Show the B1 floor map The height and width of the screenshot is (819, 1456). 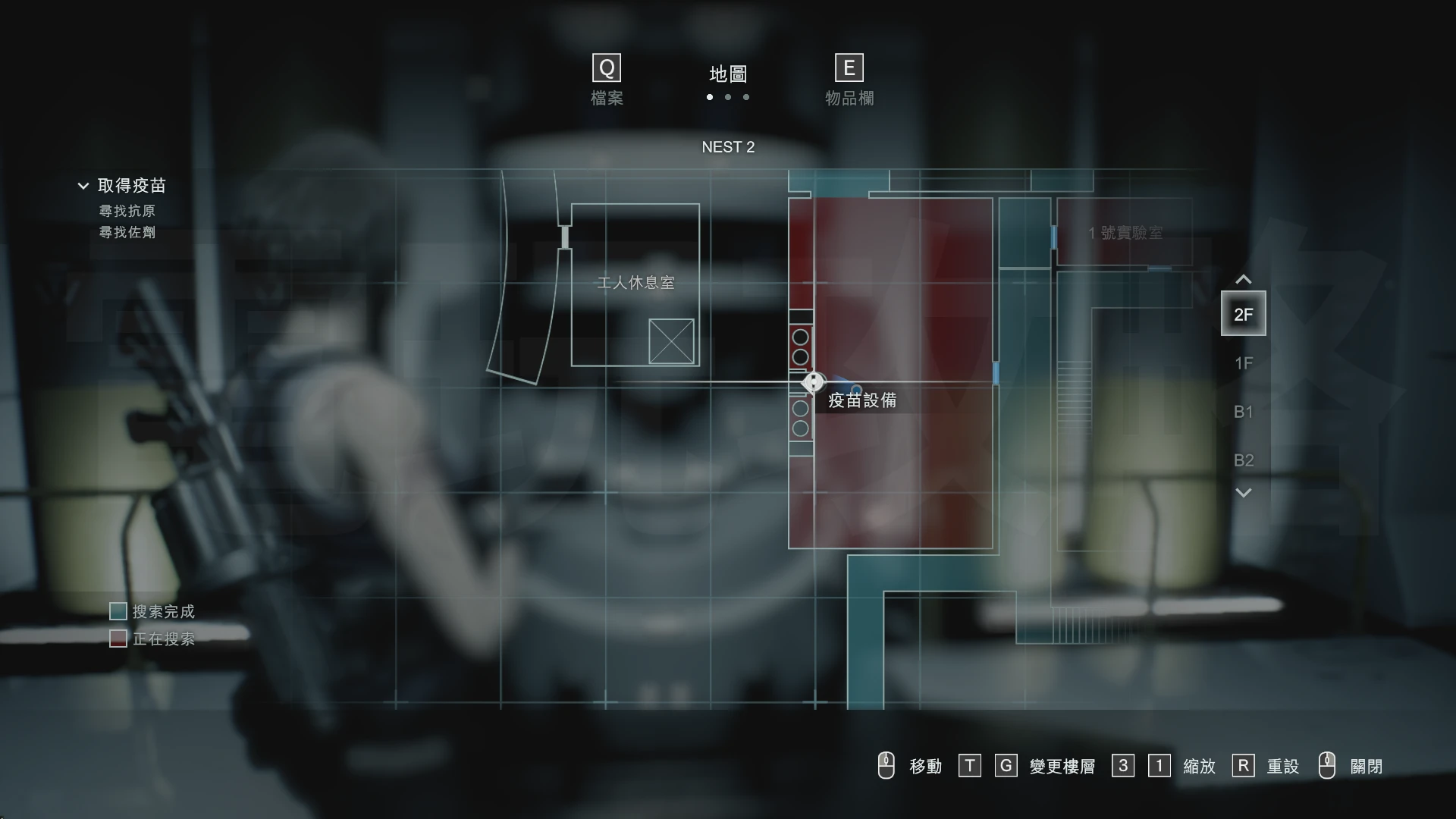click(1243, 412)
